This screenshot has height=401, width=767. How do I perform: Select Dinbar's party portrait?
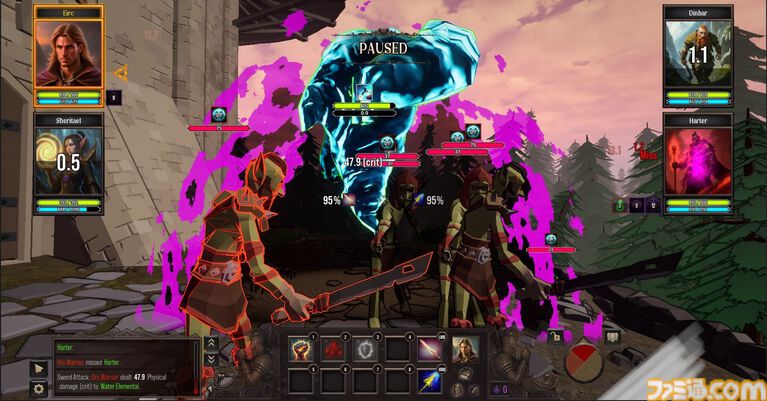[x=697, y=53]
